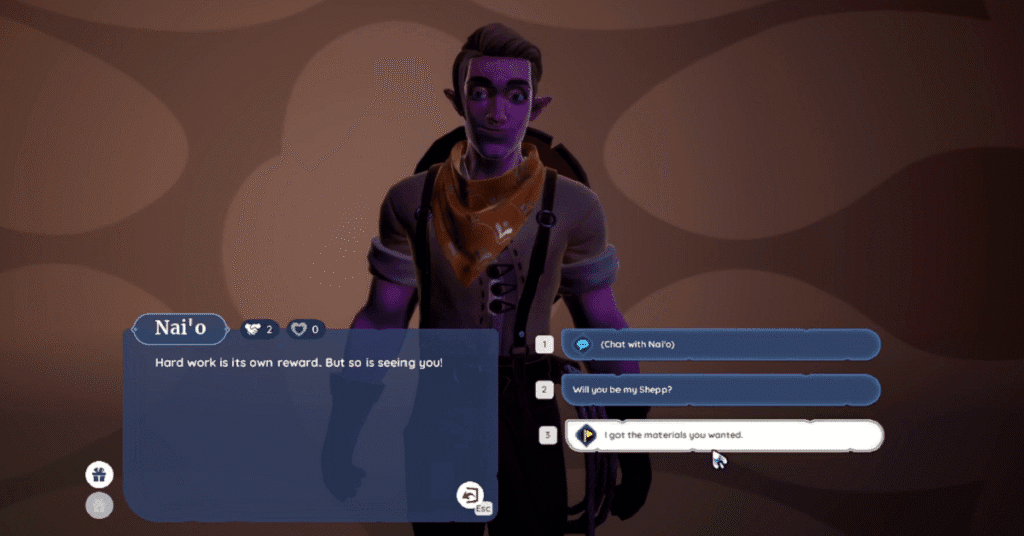Open the gift icon button

coord(100,474)
